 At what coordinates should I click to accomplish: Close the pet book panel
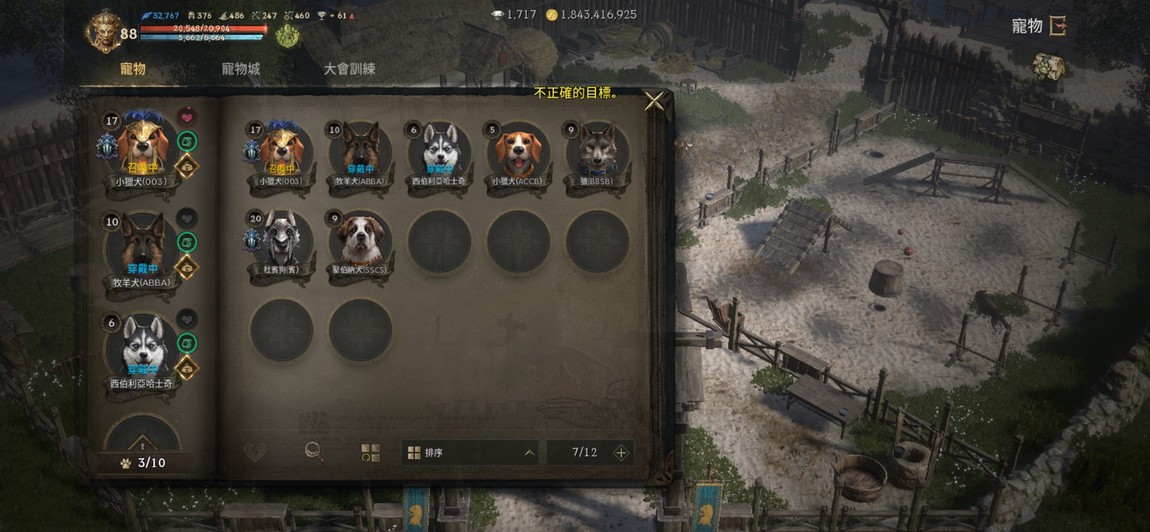pos(654,100)
